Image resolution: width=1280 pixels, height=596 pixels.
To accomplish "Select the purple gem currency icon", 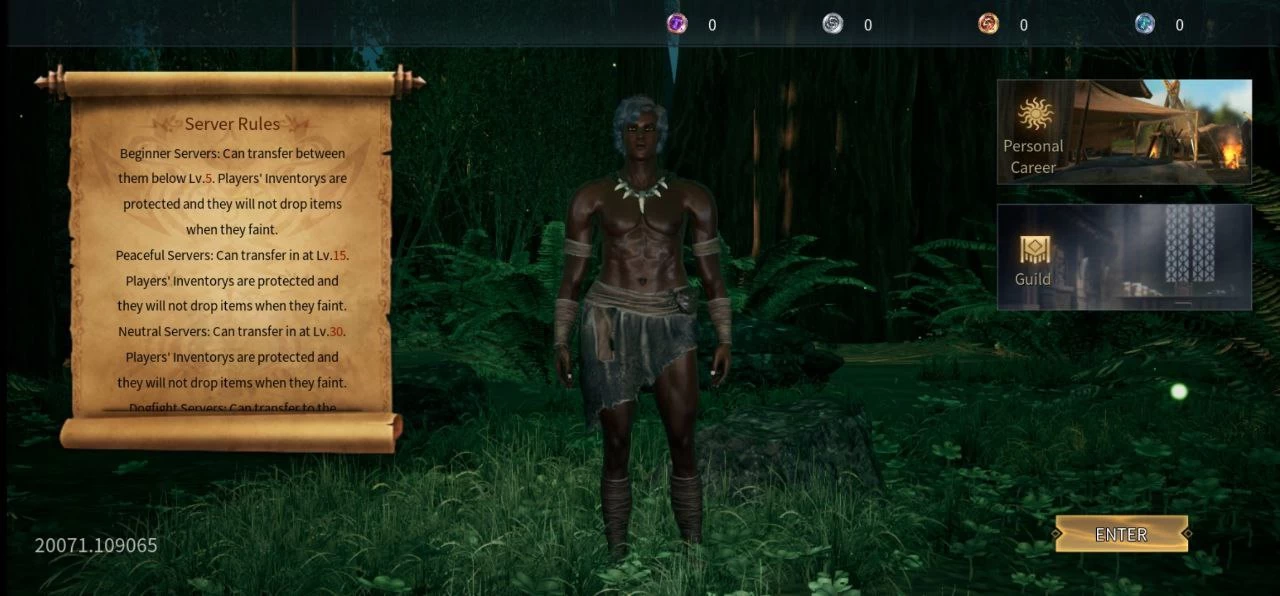I will [x=677, y=24].
